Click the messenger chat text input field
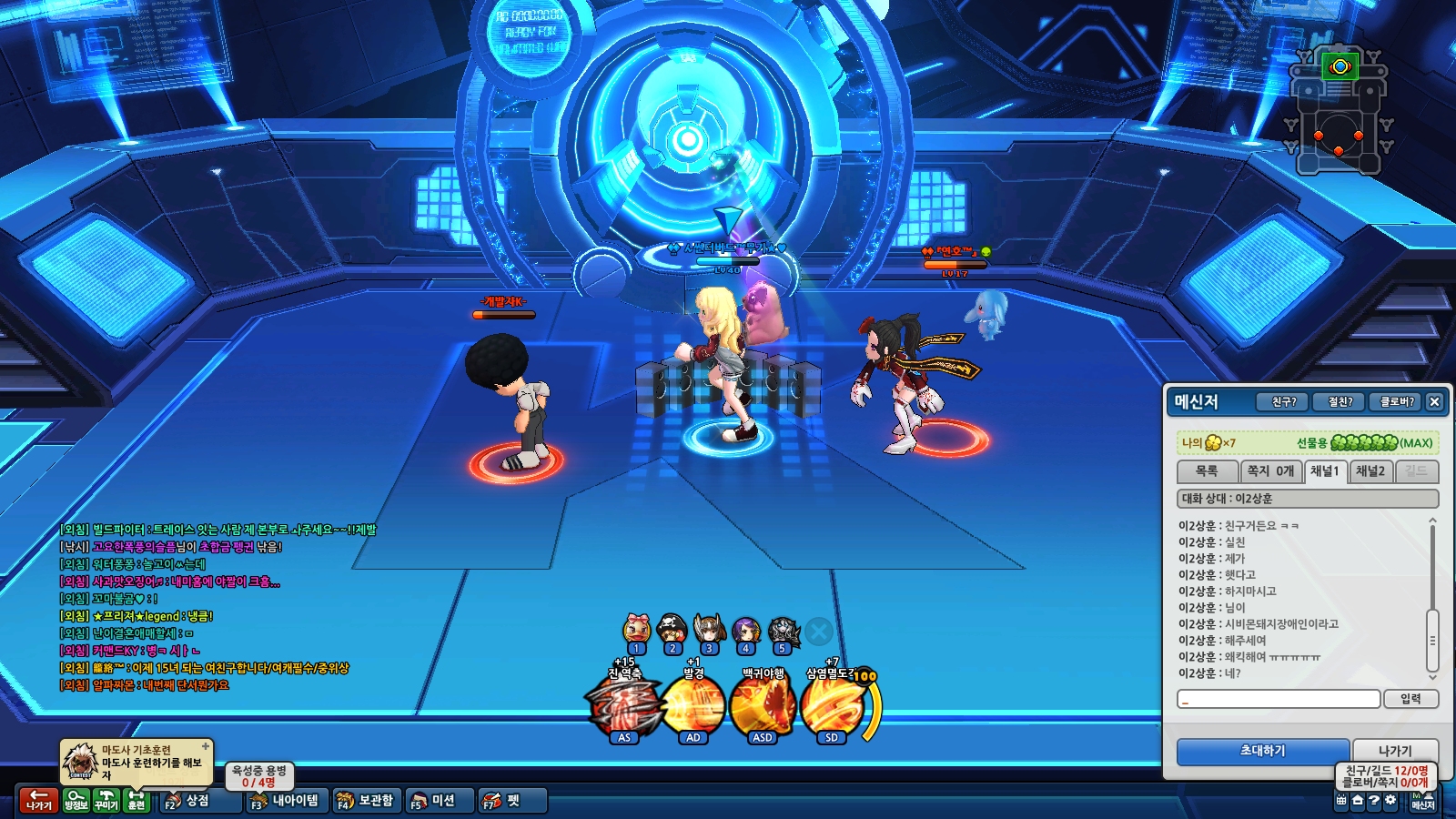The width and height of the screenshot is (1456, 819). pos(1279,699)
